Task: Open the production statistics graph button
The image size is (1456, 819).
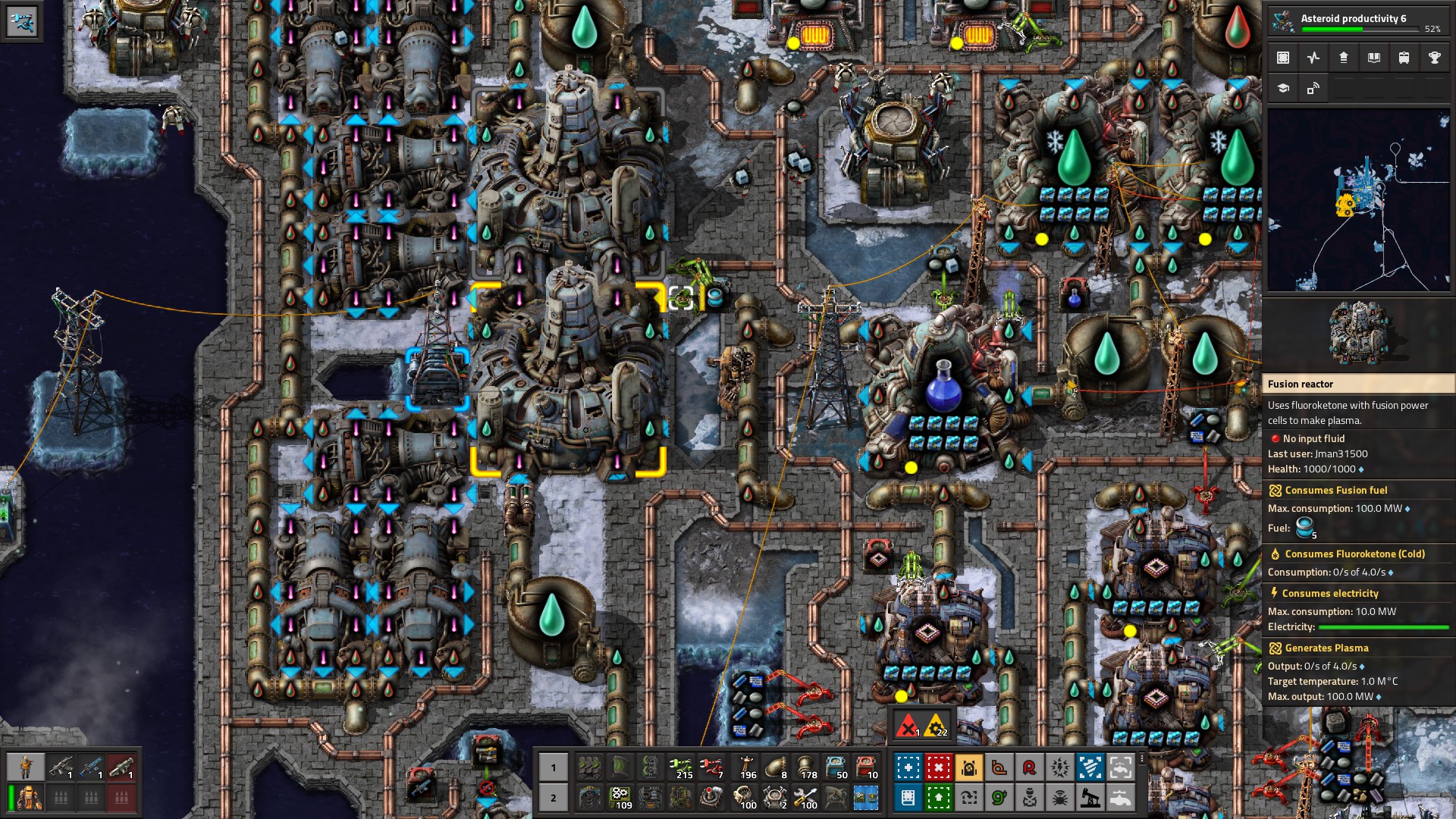Action: coord(1313,58)
